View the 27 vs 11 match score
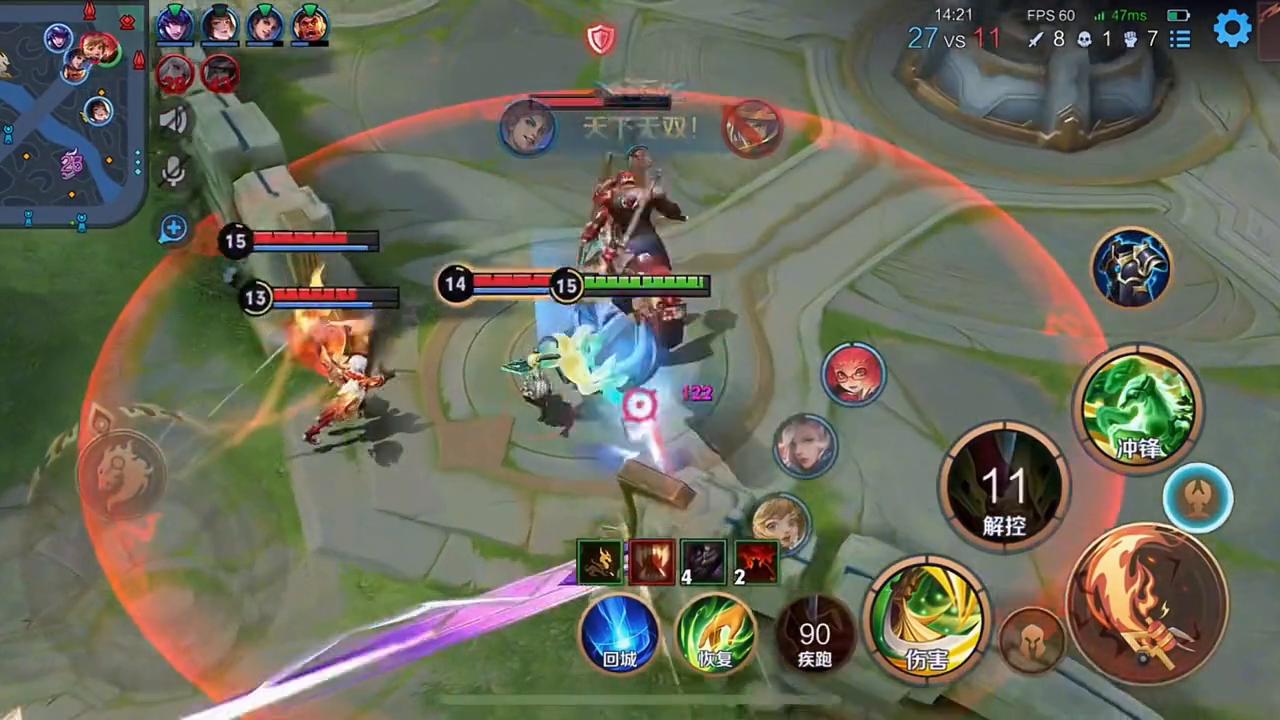1280x720 pixels. point(955,38)
